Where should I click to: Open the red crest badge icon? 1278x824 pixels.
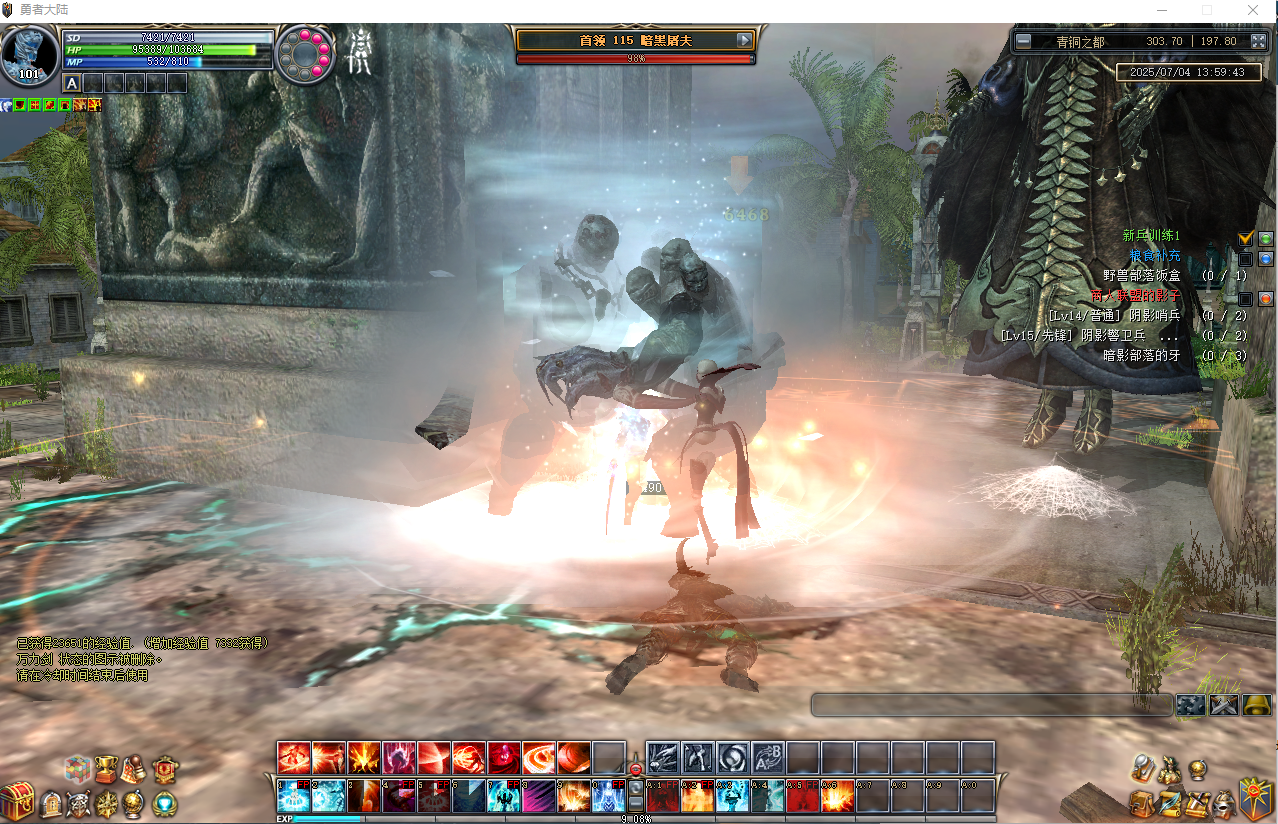pos(166,769)
